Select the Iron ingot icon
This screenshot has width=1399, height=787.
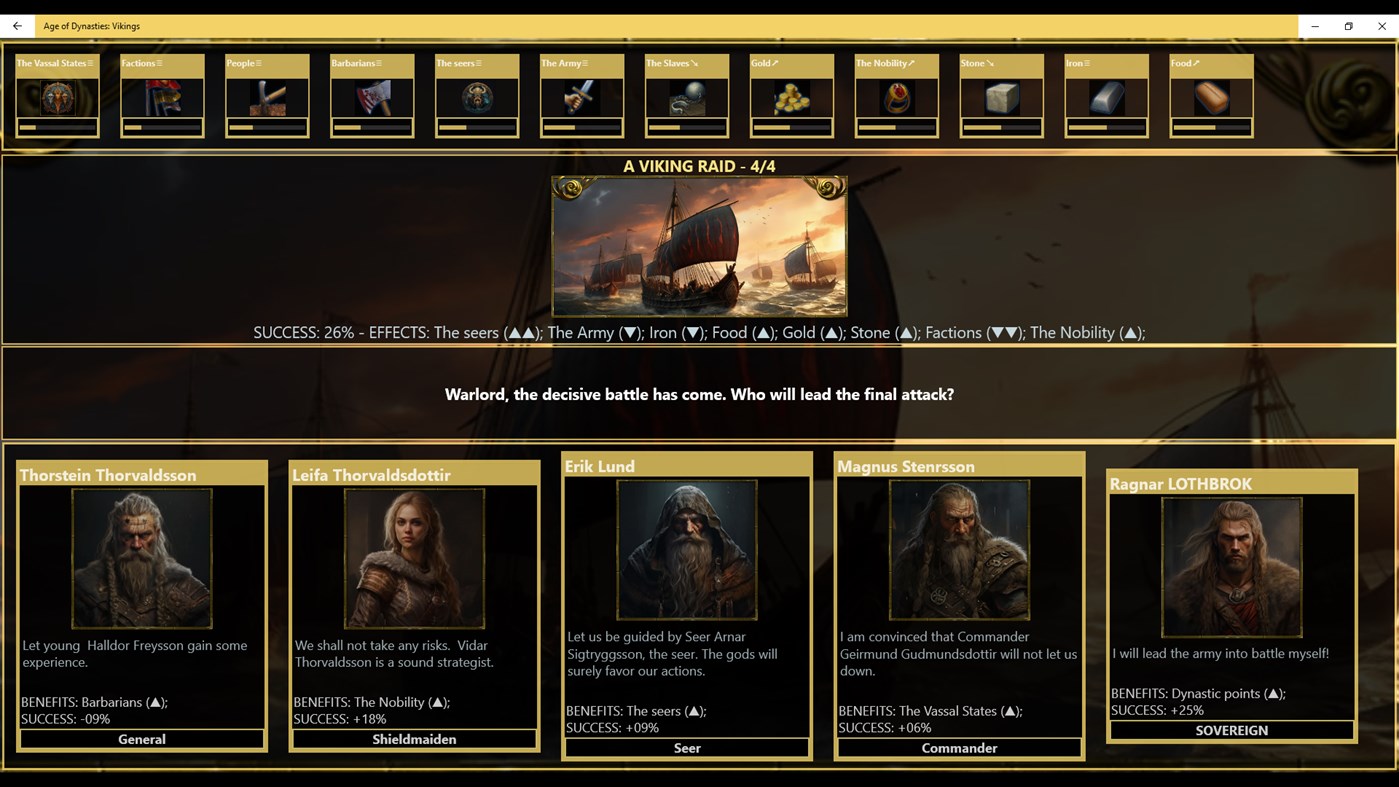pyautogui.click(x=1105, y=96)
